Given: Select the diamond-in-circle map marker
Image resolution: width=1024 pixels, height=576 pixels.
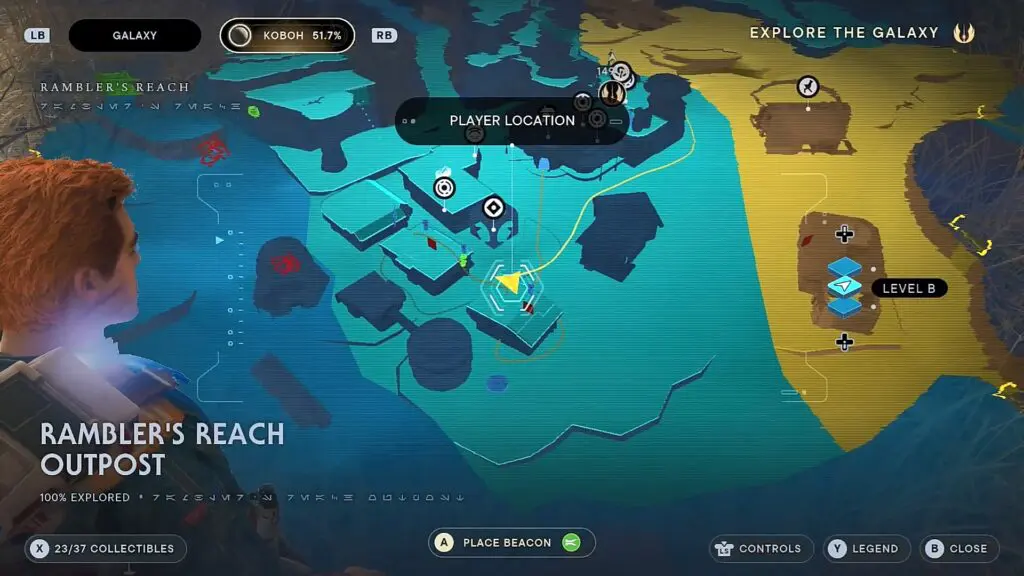Looking at the screenshot, I should pyautogui.click(x=492, y=207).
